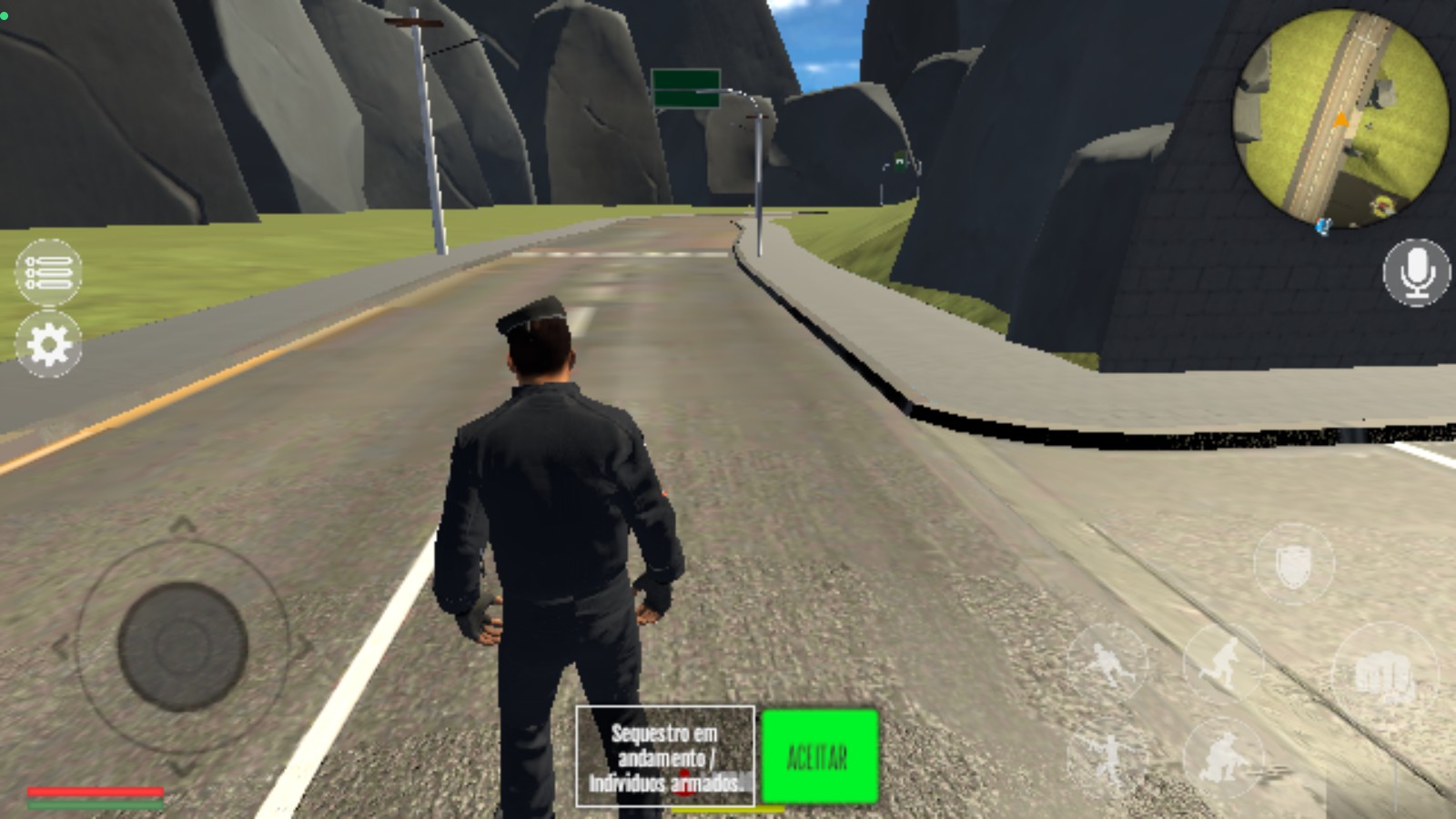1456x819 pixels.
Task: Tap the shield badge action button
Action: coord(1293,566)
